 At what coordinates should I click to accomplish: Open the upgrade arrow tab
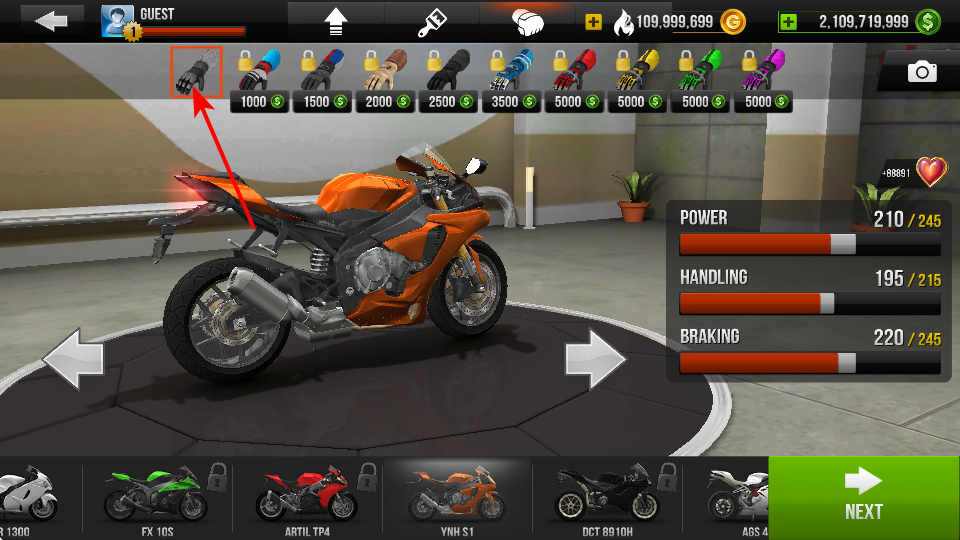[335, 20]
